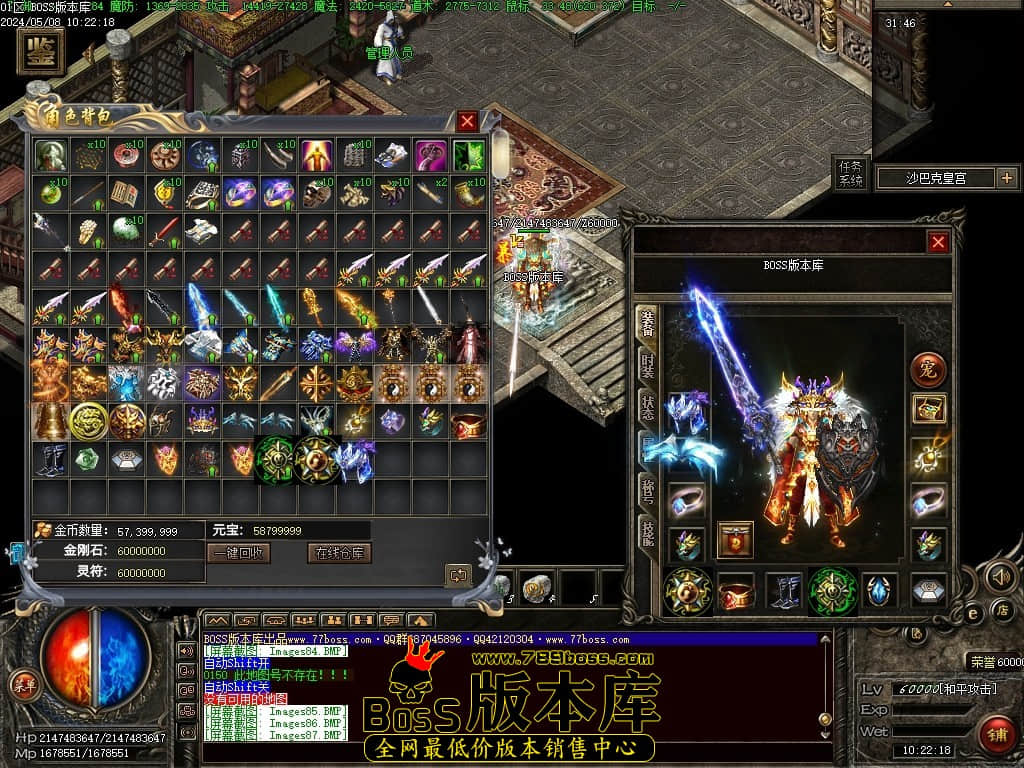Open the 技能 skills tab

pos(648,530)
